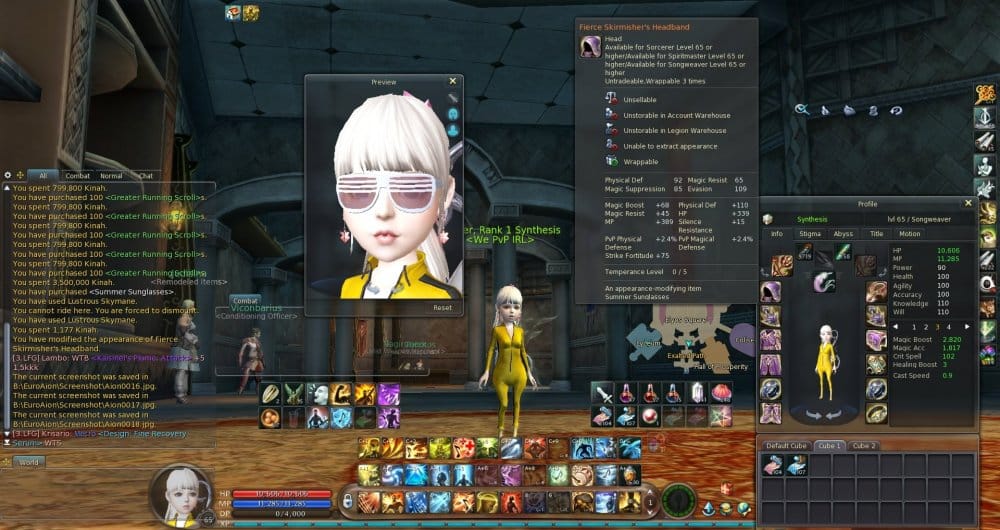The width and height of the screenshot is (1000, 530).
Task: Select the Title tab
Action: tap(876, 234)
